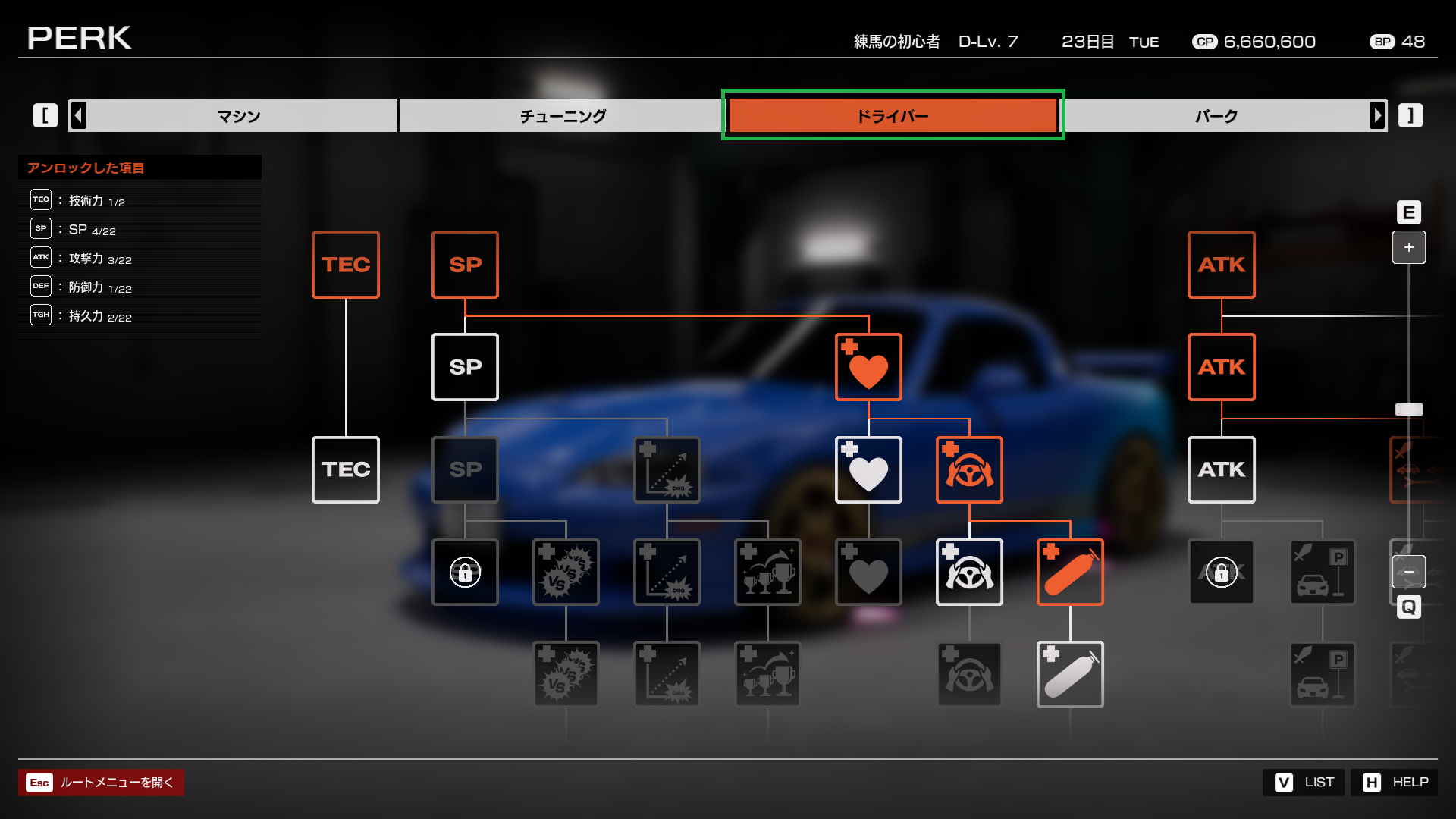The width and height of the screenshot is (1456, 819).
Task: Select the orange nitrous canister perk
Action: click(x=1069, y=573)
